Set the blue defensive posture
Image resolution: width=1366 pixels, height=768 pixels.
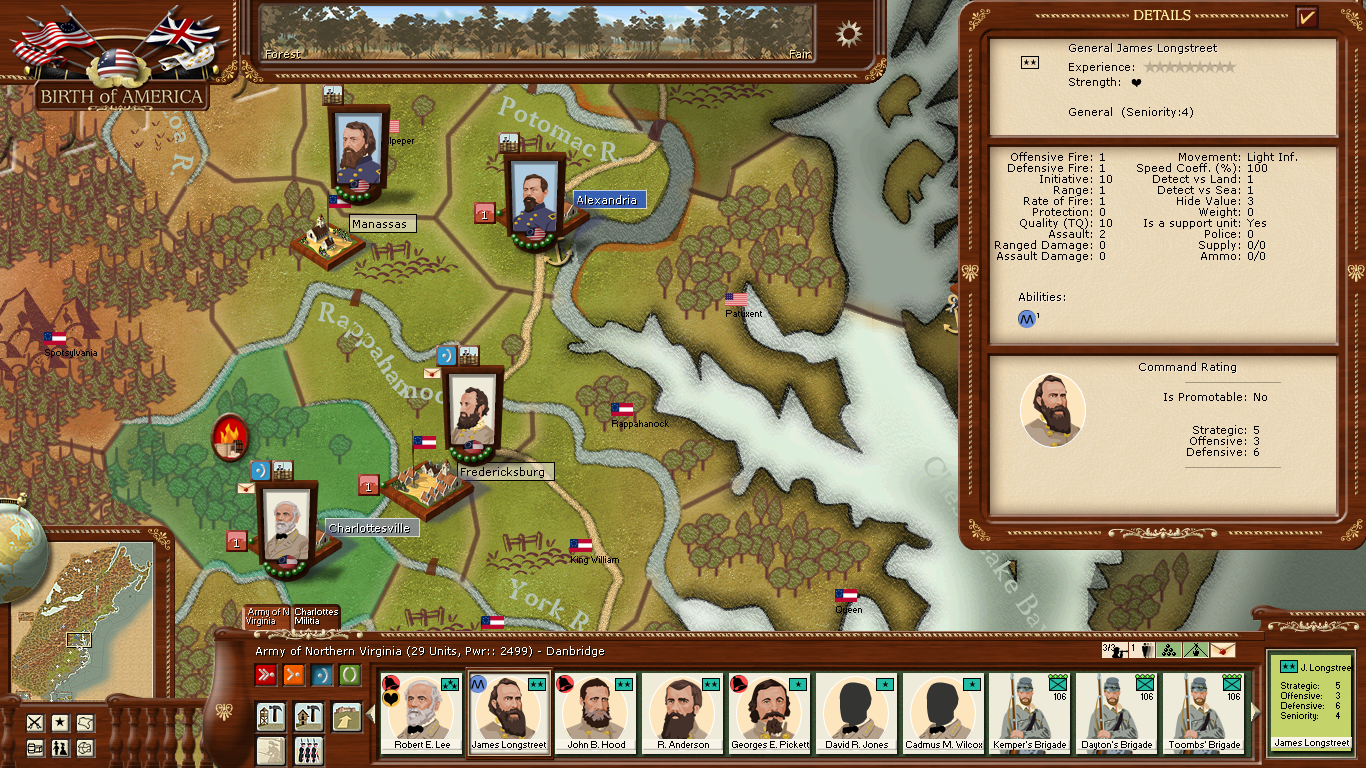(x=322, y=675)
